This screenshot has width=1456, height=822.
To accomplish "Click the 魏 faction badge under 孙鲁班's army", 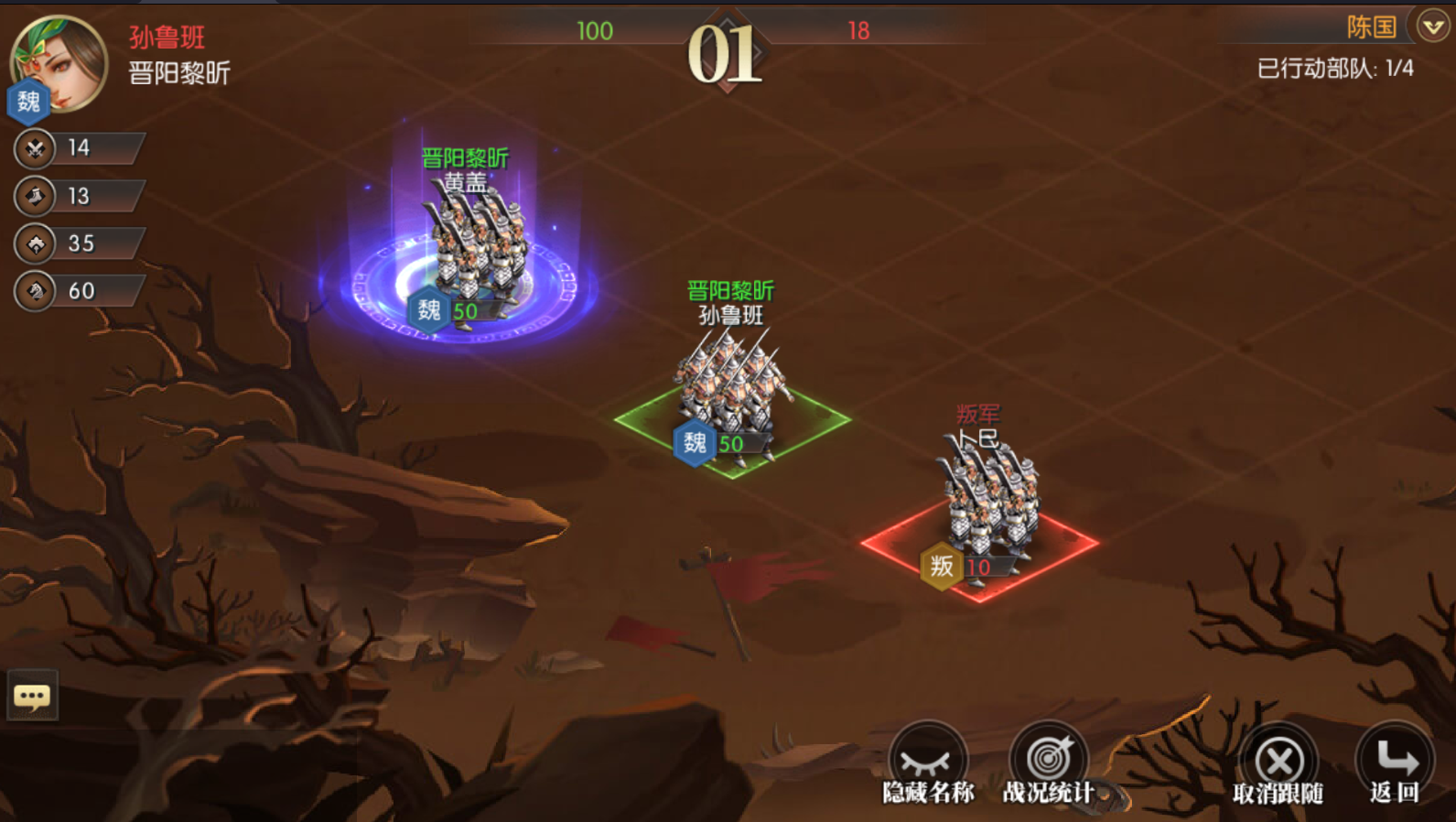I will [696, 445].
